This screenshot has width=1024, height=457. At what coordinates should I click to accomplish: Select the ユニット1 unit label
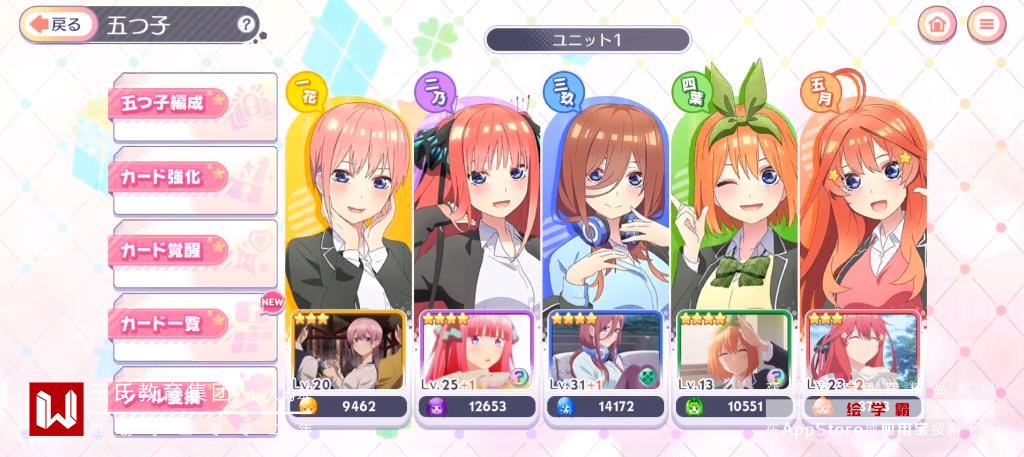pos(588,40)
